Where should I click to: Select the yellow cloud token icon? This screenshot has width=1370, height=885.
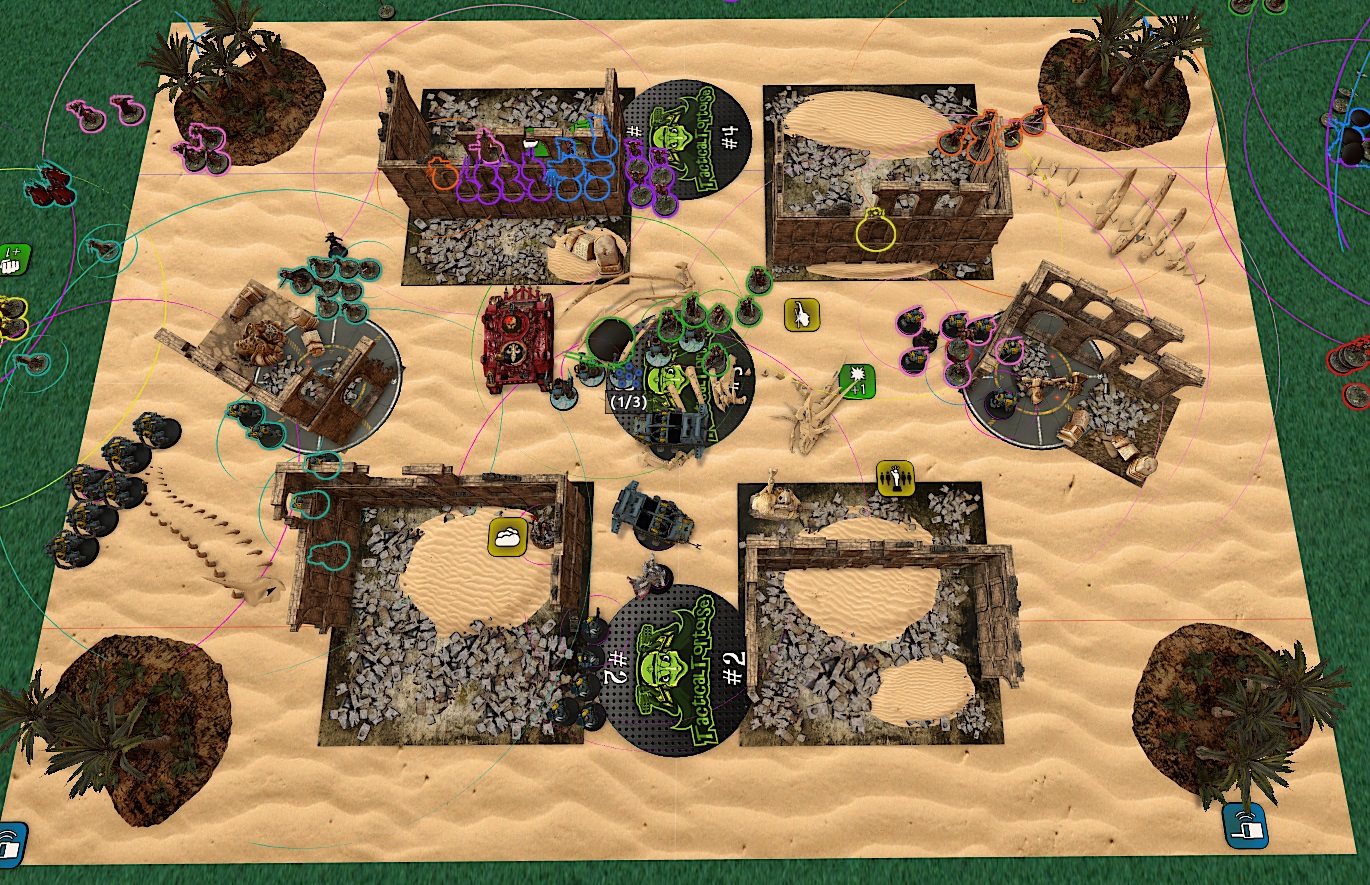508,535
